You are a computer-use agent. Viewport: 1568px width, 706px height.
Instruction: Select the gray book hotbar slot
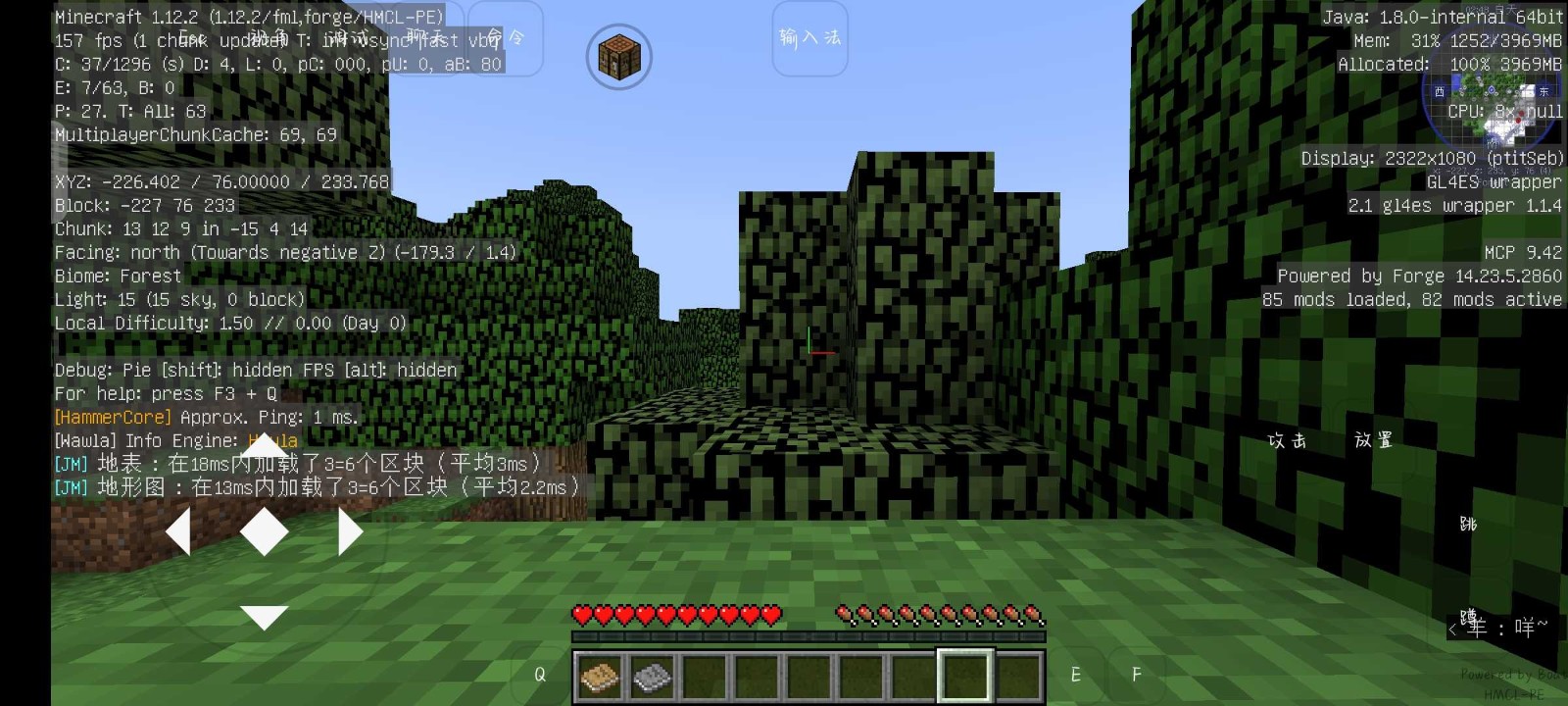click(x=652, y=677)
